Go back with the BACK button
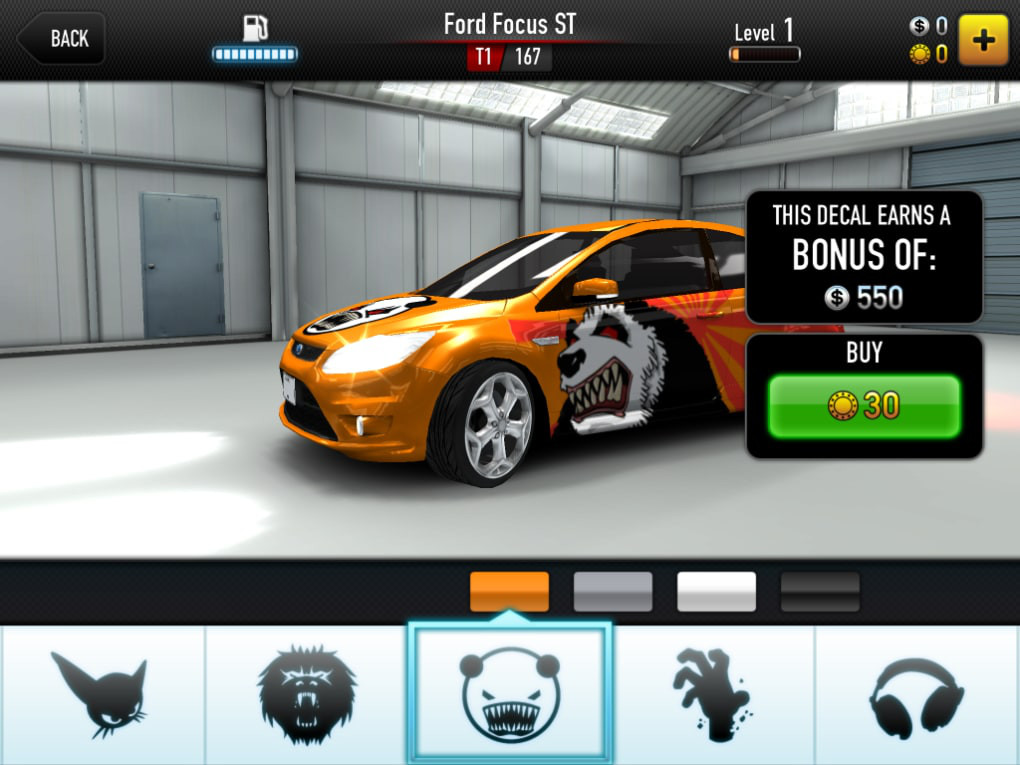Image resolution: width=1020 pixels, height=765 pixels. click(62, 39)
